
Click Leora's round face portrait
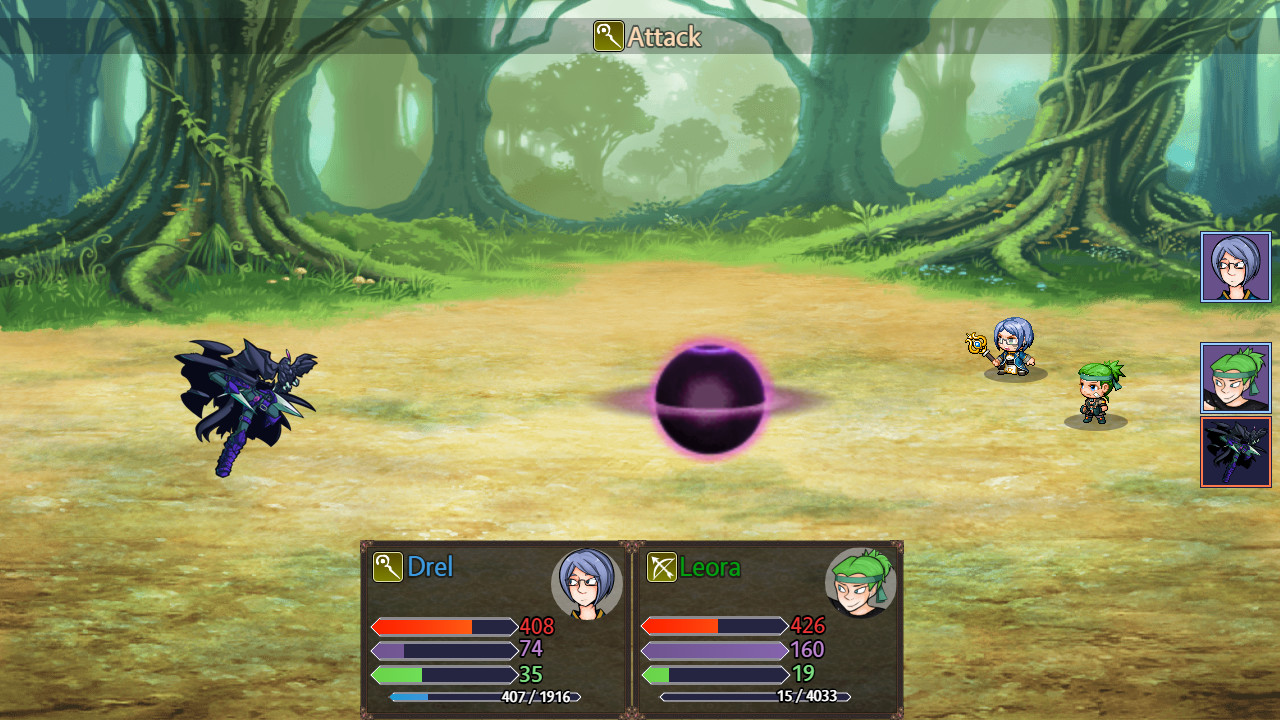pyautogui.click(x=860, y=583)
